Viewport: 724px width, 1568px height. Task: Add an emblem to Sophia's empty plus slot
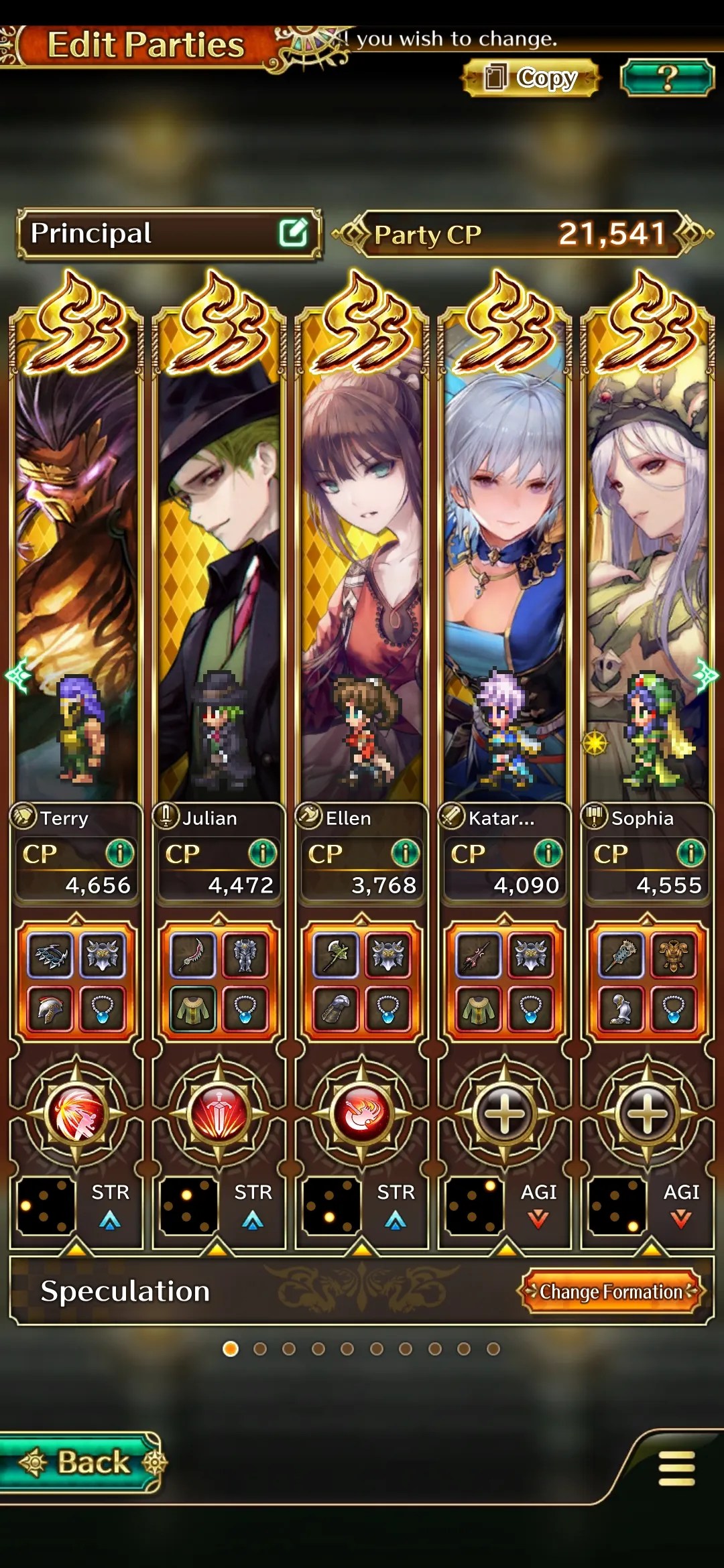647,1114
